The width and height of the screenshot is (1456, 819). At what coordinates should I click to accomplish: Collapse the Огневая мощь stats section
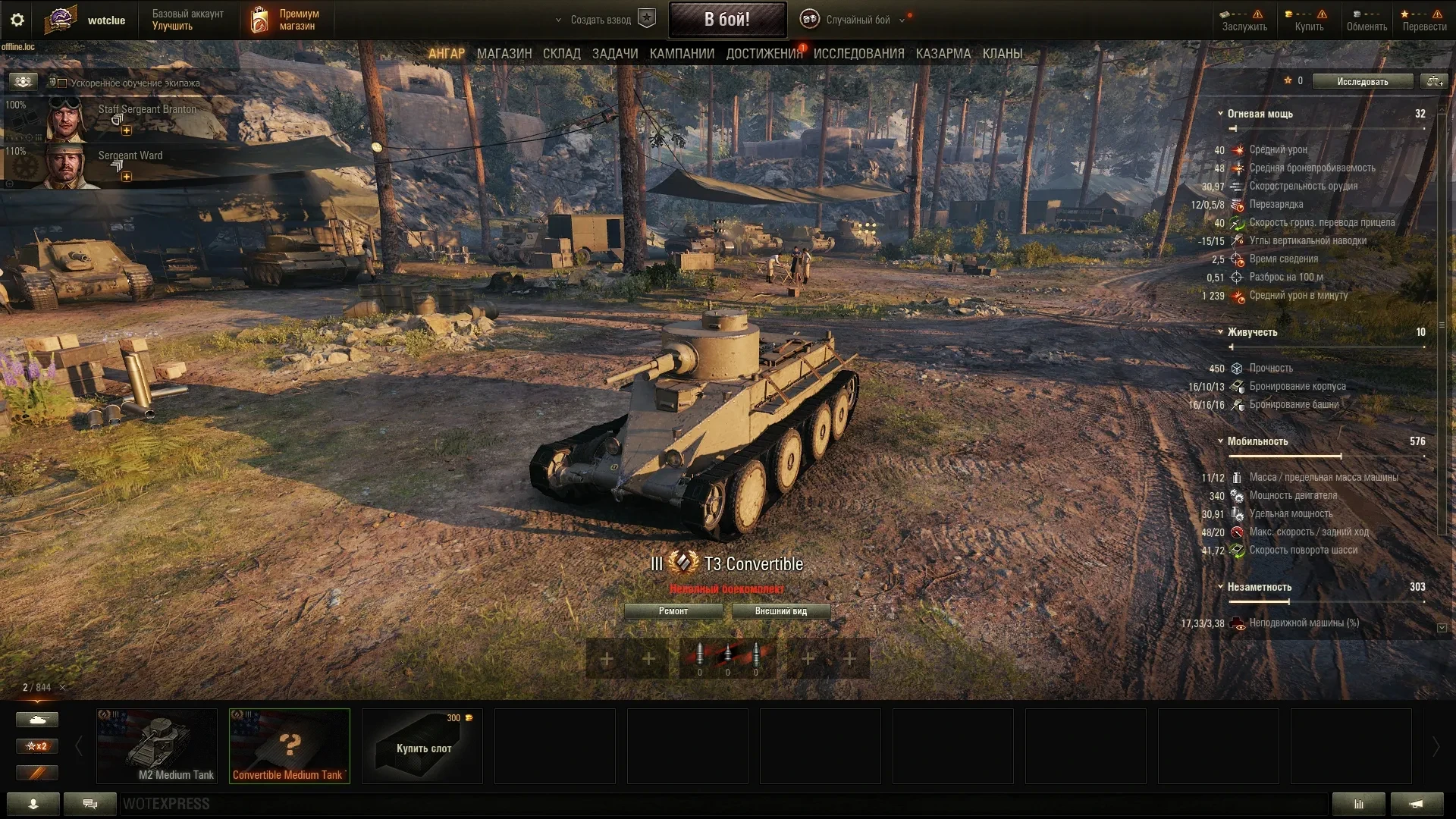tap(1220, 114)
